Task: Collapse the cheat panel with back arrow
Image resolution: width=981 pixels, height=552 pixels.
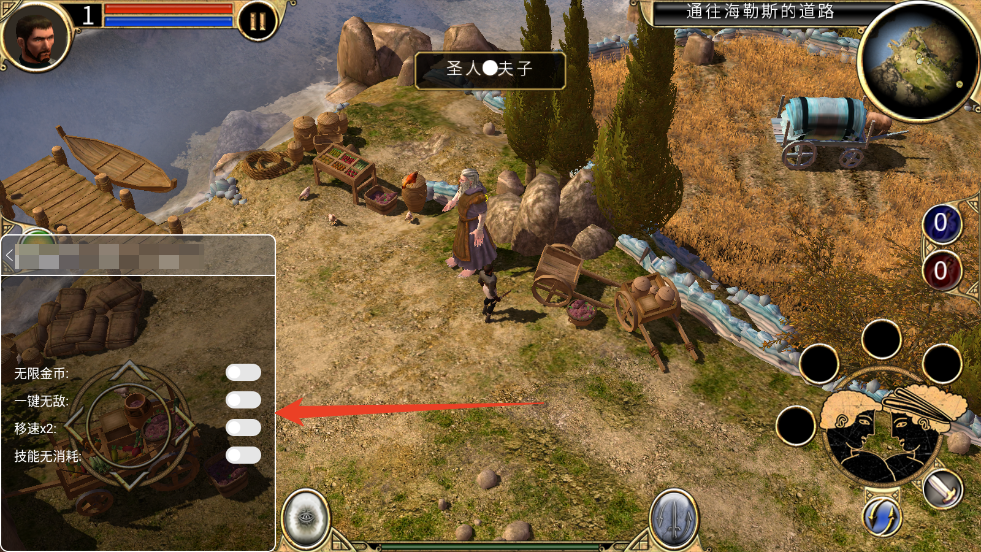Action: [x=9, y=256]
